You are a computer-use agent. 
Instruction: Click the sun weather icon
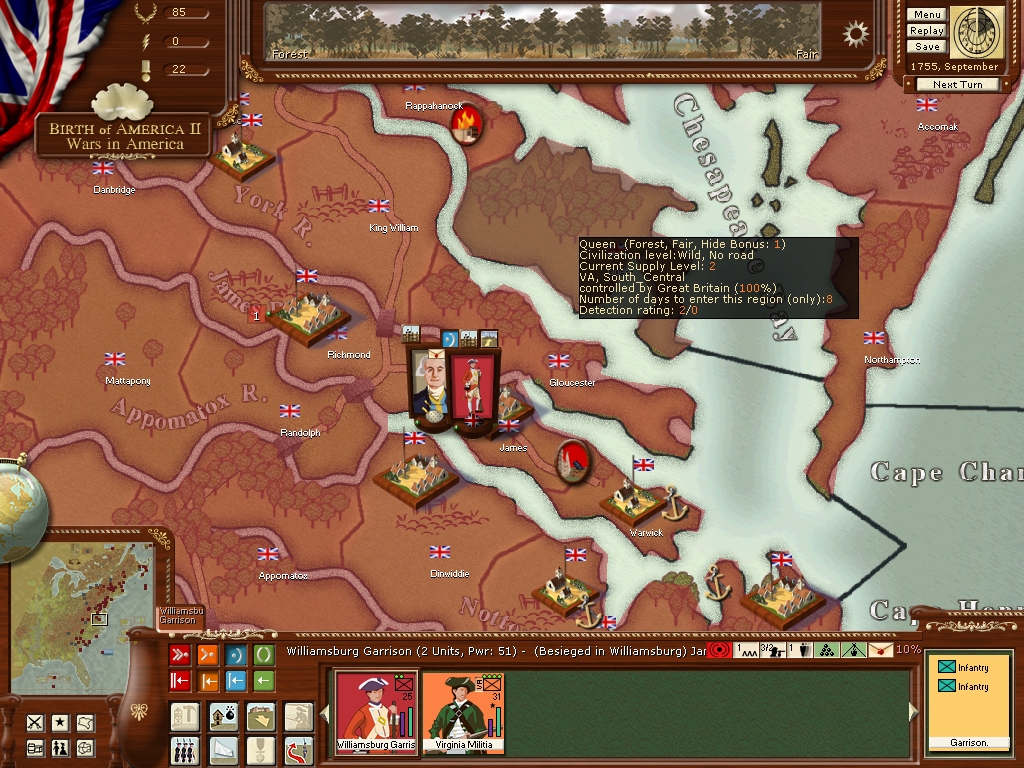click(x=856, y=34)
